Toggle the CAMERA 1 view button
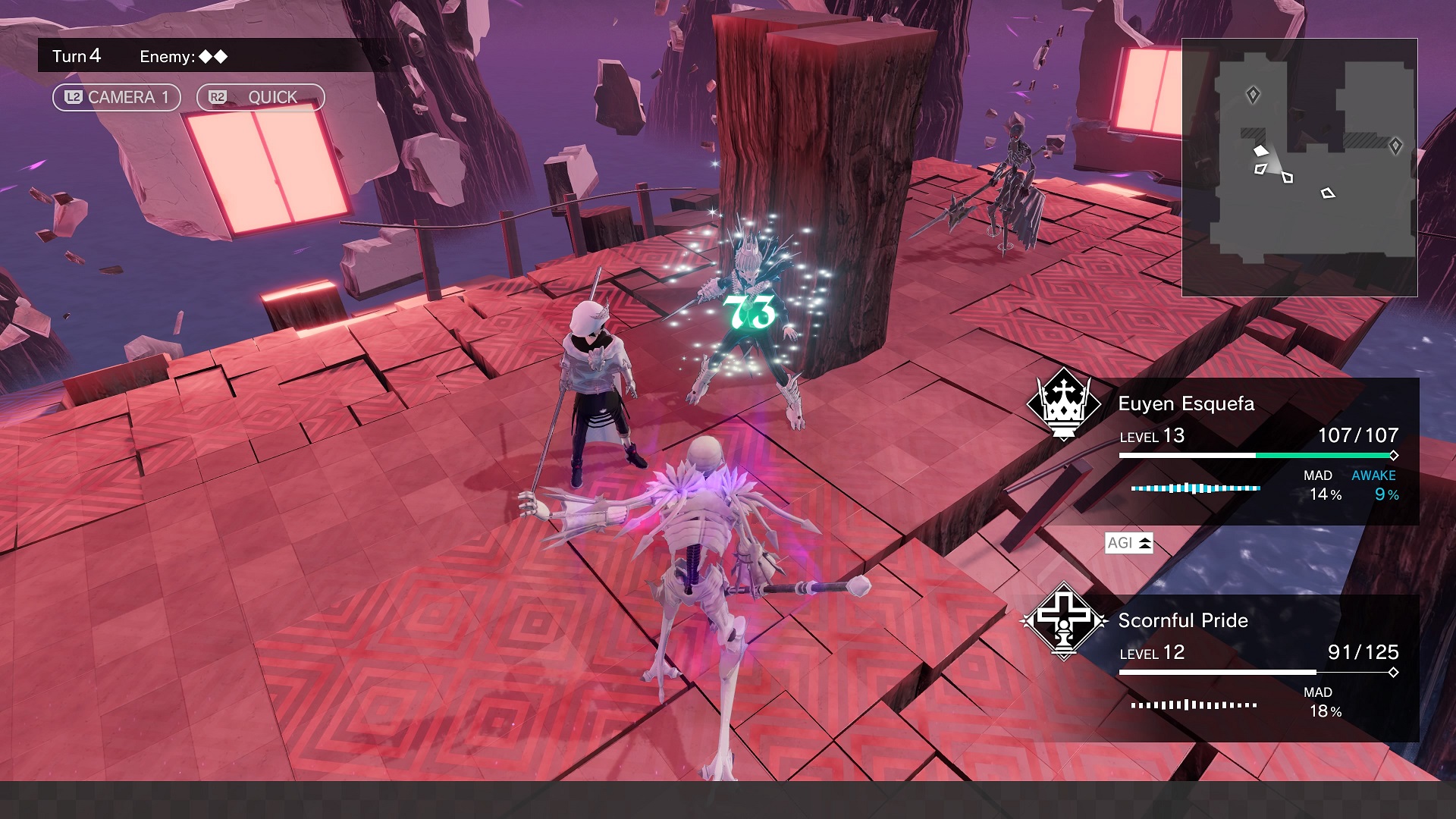This screenshot has height=819, width=1456. pos(116,97)
